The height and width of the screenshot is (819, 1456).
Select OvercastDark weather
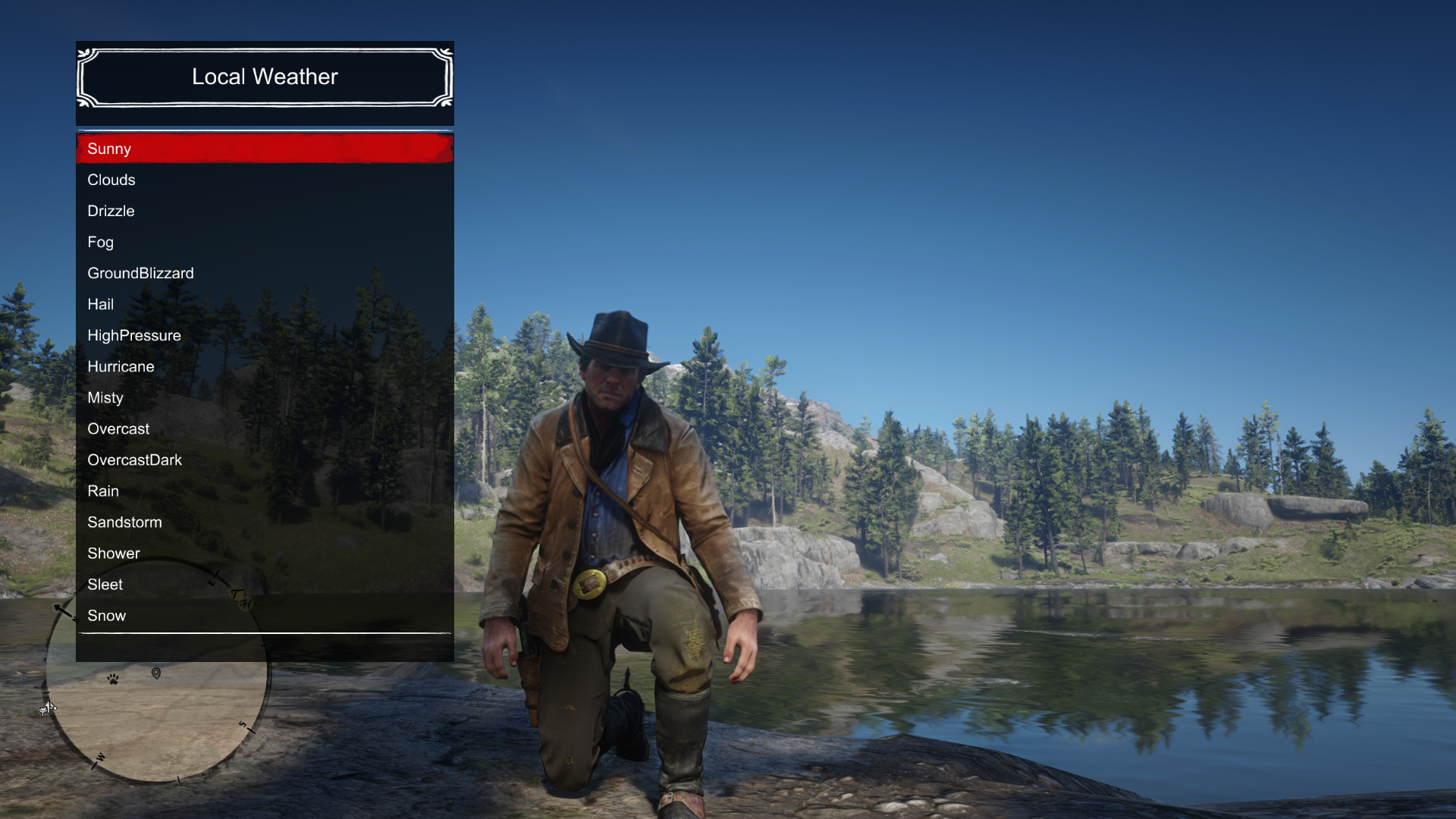264,460
